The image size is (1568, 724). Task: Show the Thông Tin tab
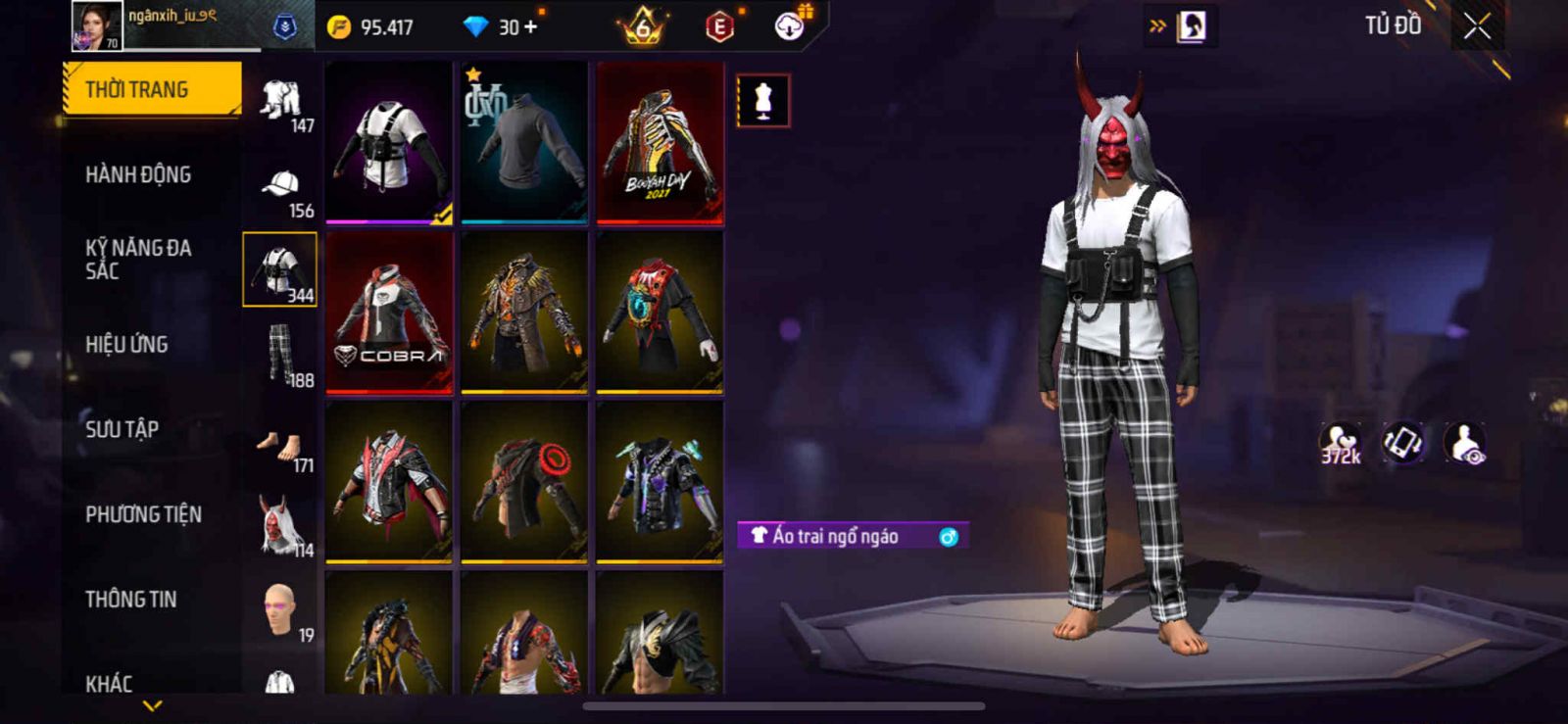pyautogui.click(x=130, y=600)
